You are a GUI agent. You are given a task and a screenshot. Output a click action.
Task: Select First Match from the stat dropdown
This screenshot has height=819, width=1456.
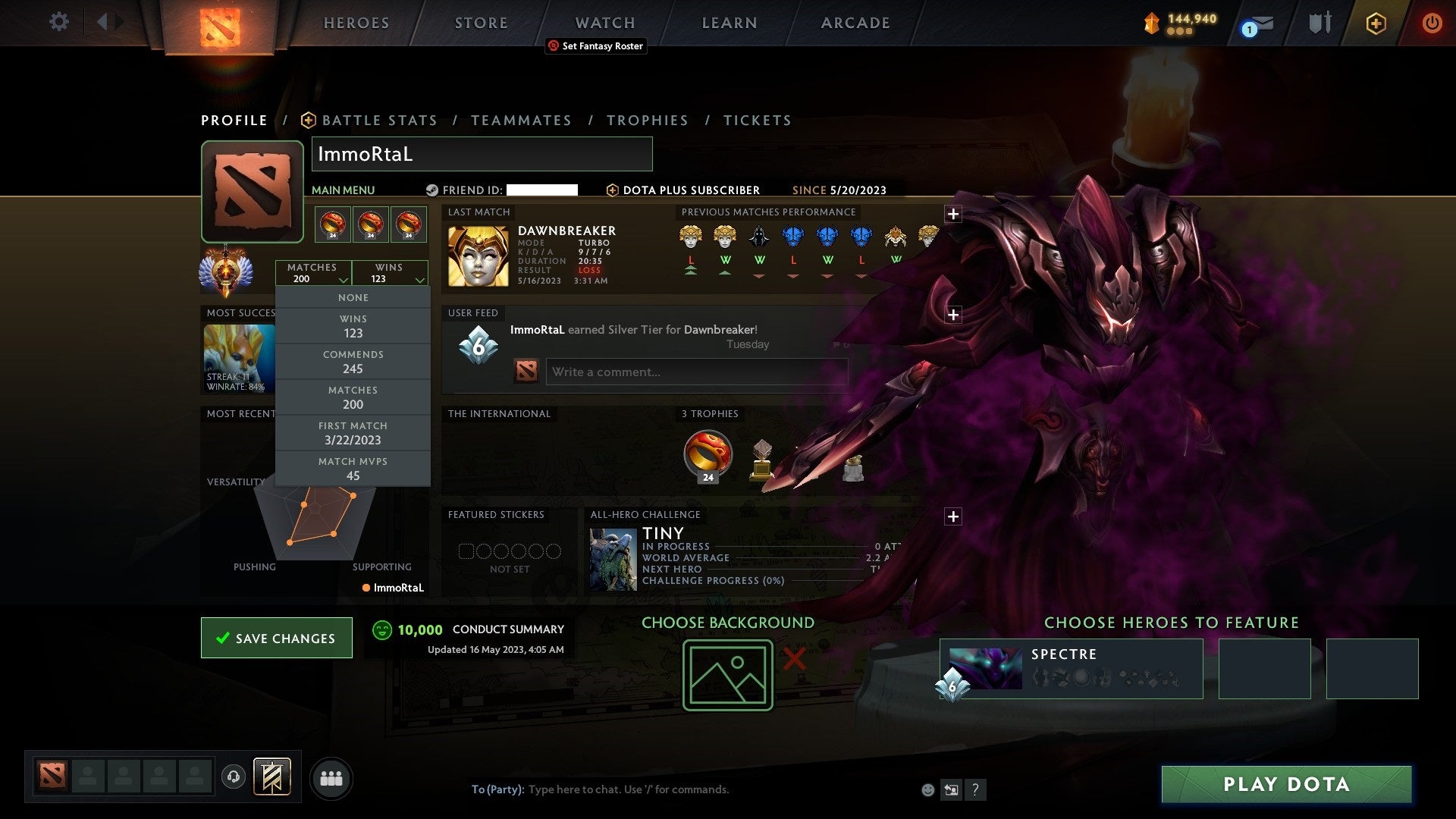(x=353, y=433)
